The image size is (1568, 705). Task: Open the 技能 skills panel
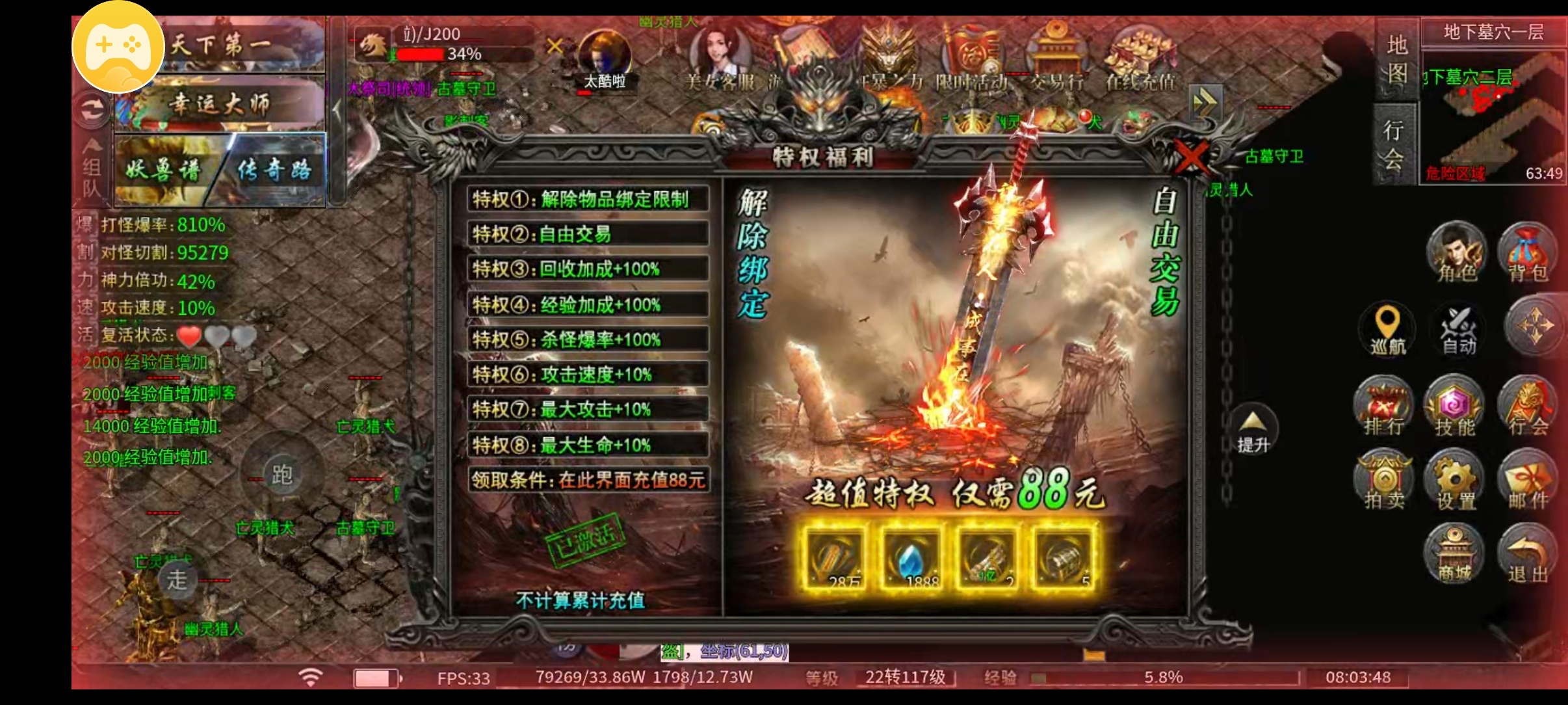pyautogui.click(x=1456, y=406)
